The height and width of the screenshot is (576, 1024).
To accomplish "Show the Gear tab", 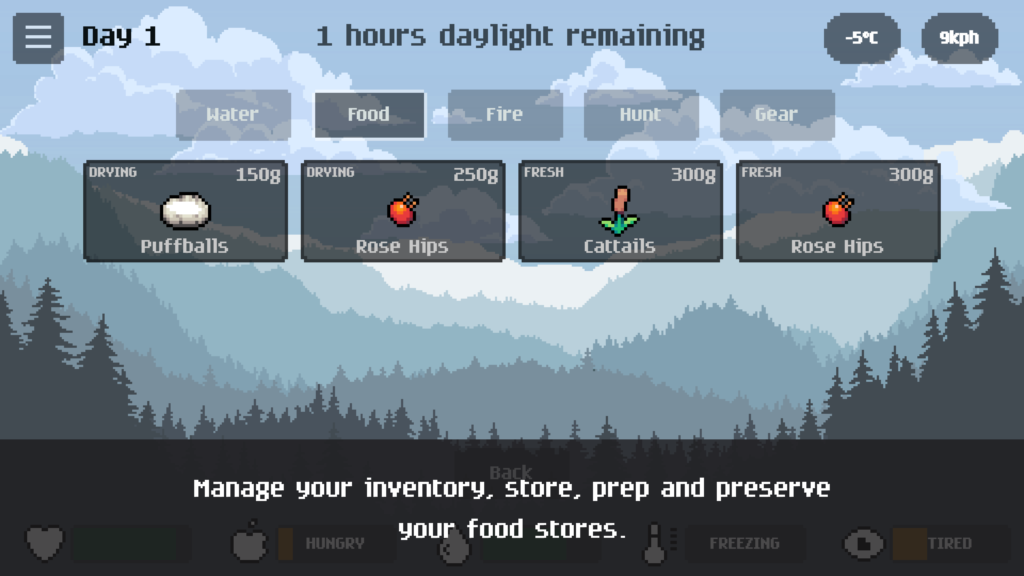I will (777, 115).
